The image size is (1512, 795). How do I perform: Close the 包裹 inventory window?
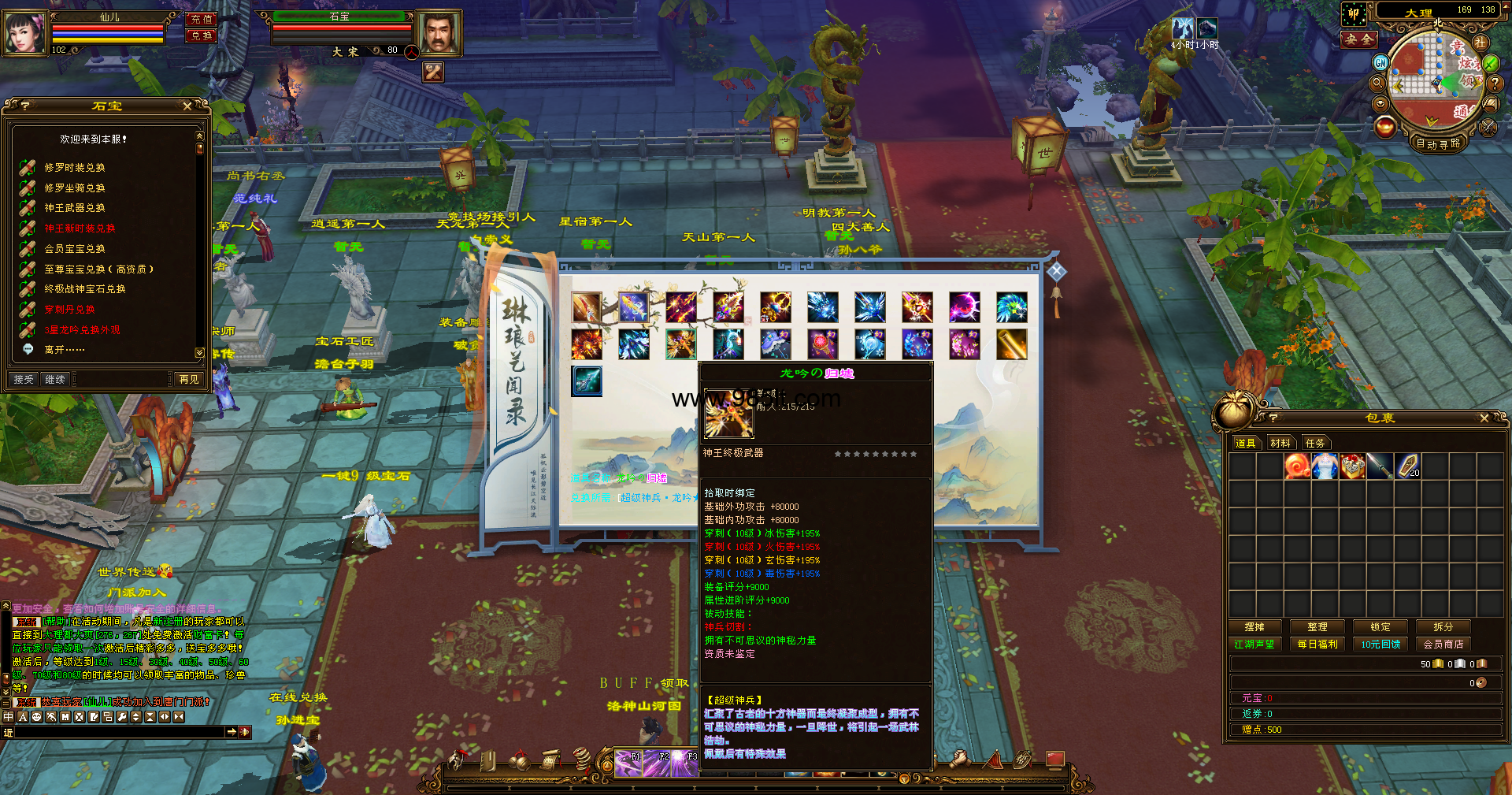1484,418
